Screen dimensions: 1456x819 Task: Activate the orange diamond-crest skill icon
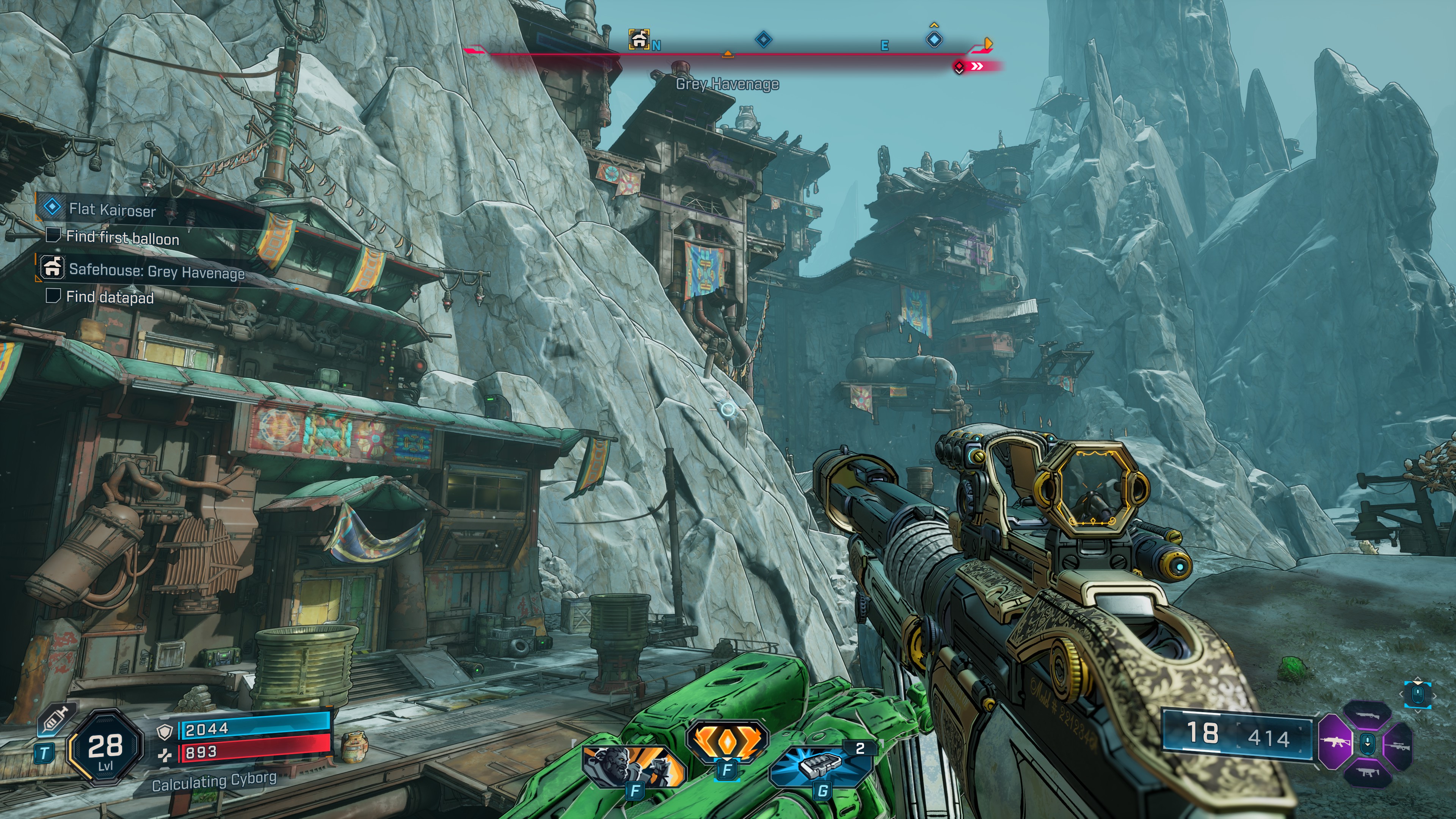coord(727,741)
